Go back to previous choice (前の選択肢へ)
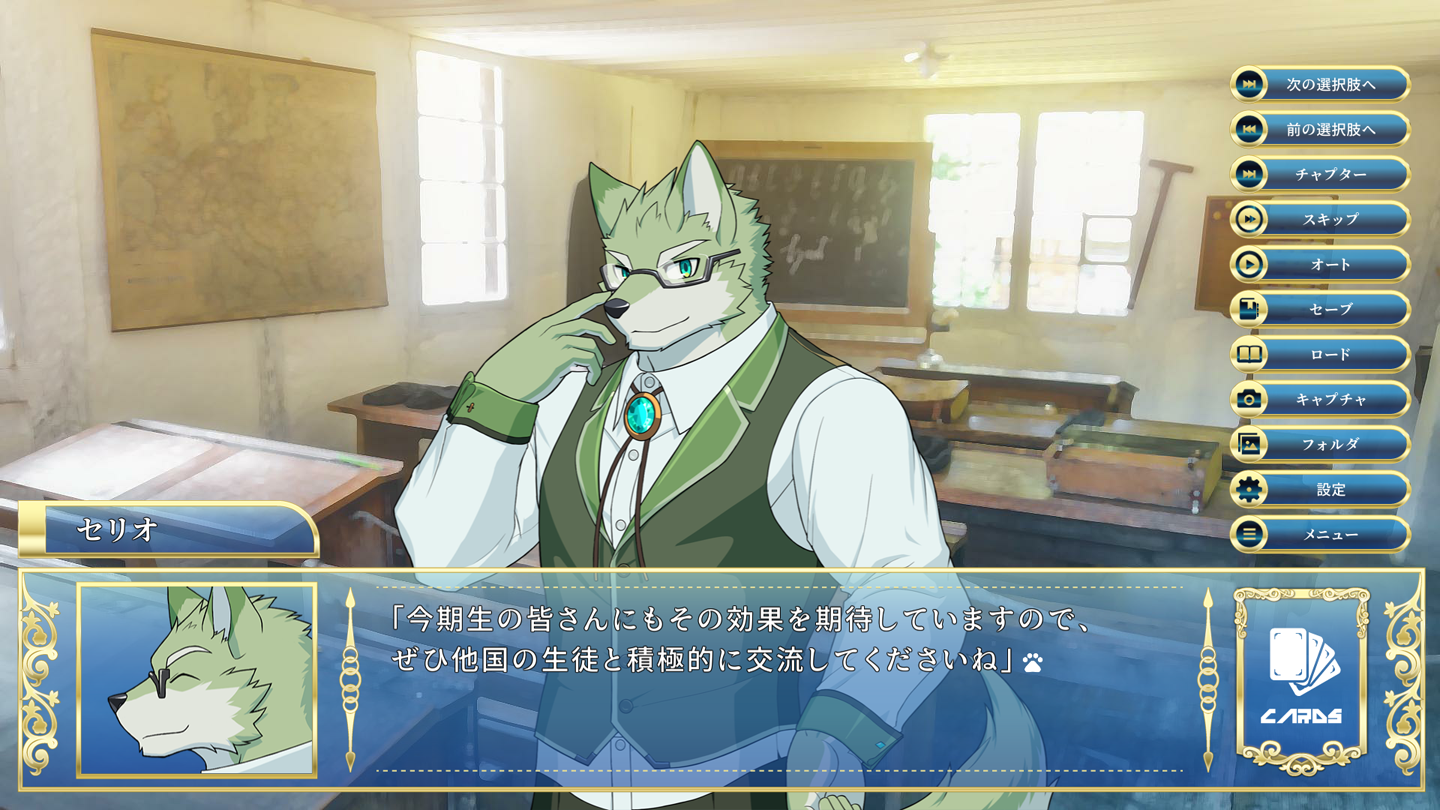The image size is (1440, 810). [x=1320, y=129]
